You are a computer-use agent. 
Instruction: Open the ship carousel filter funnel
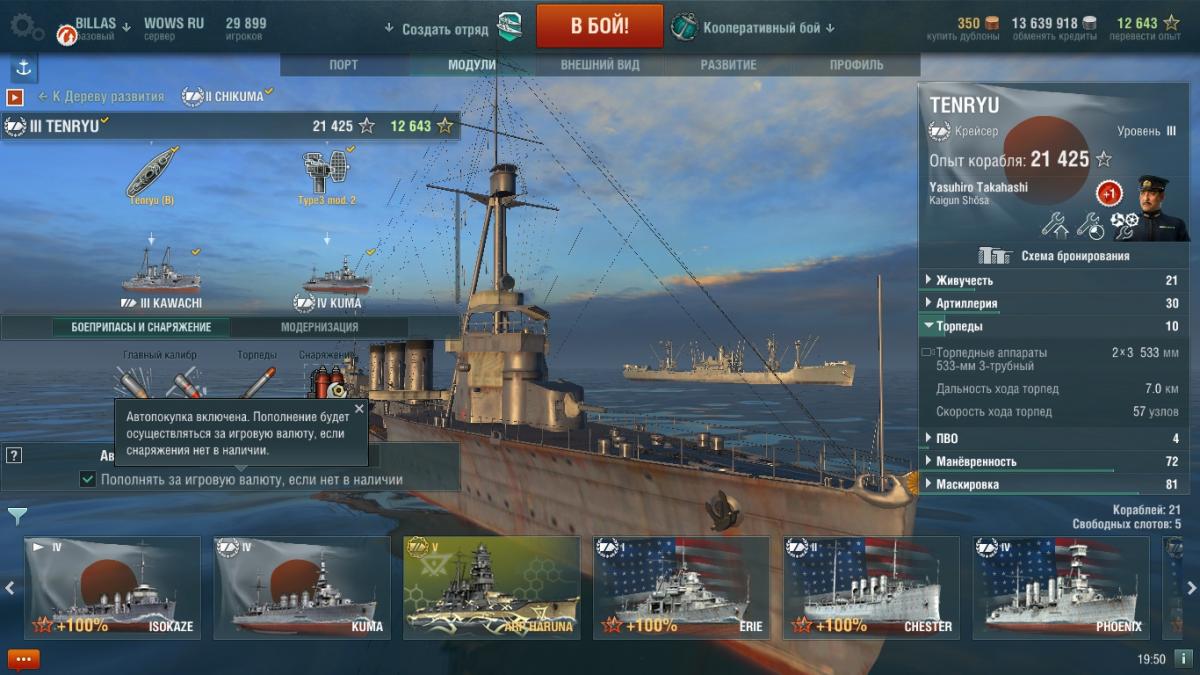click(17, 516)
